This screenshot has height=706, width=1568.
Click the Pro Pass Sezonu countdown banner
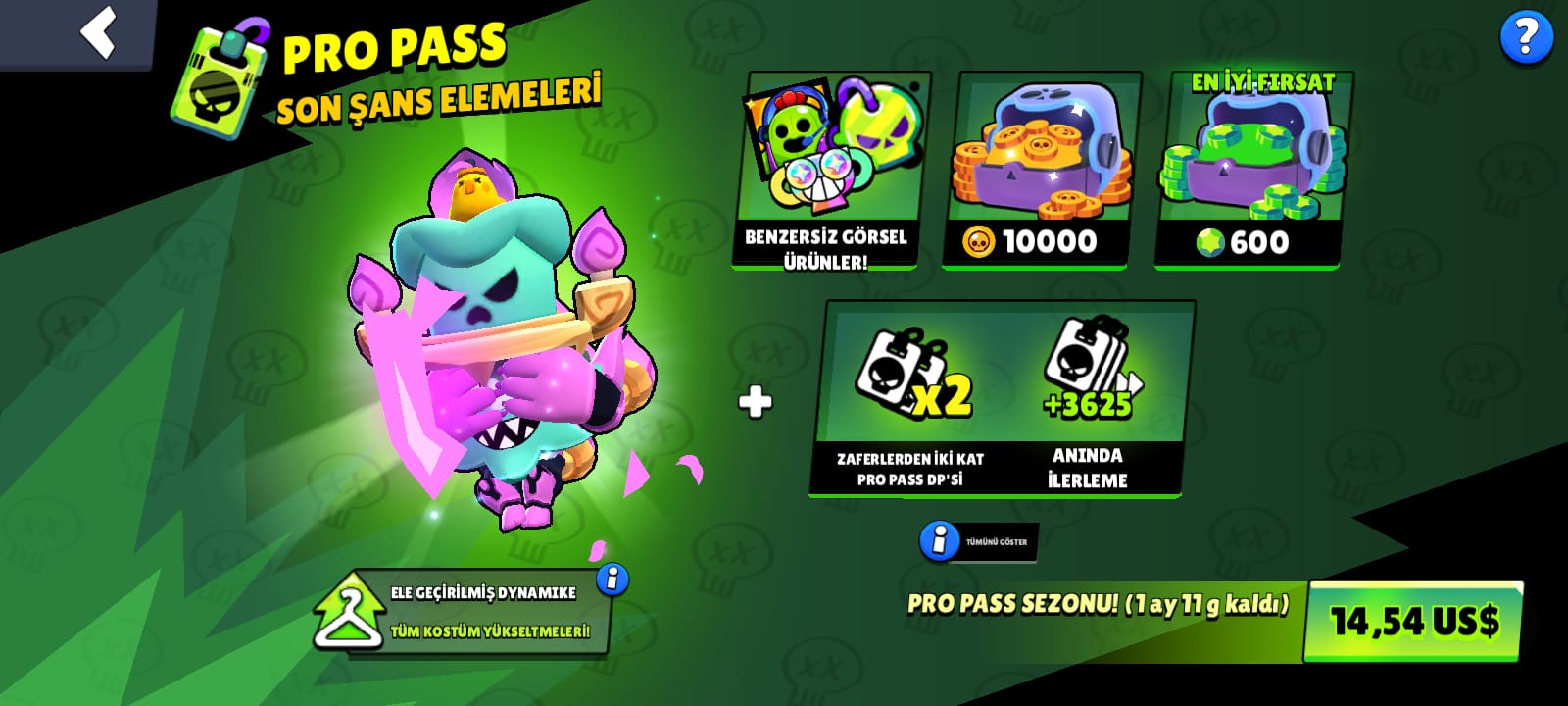click(1098, 605)
